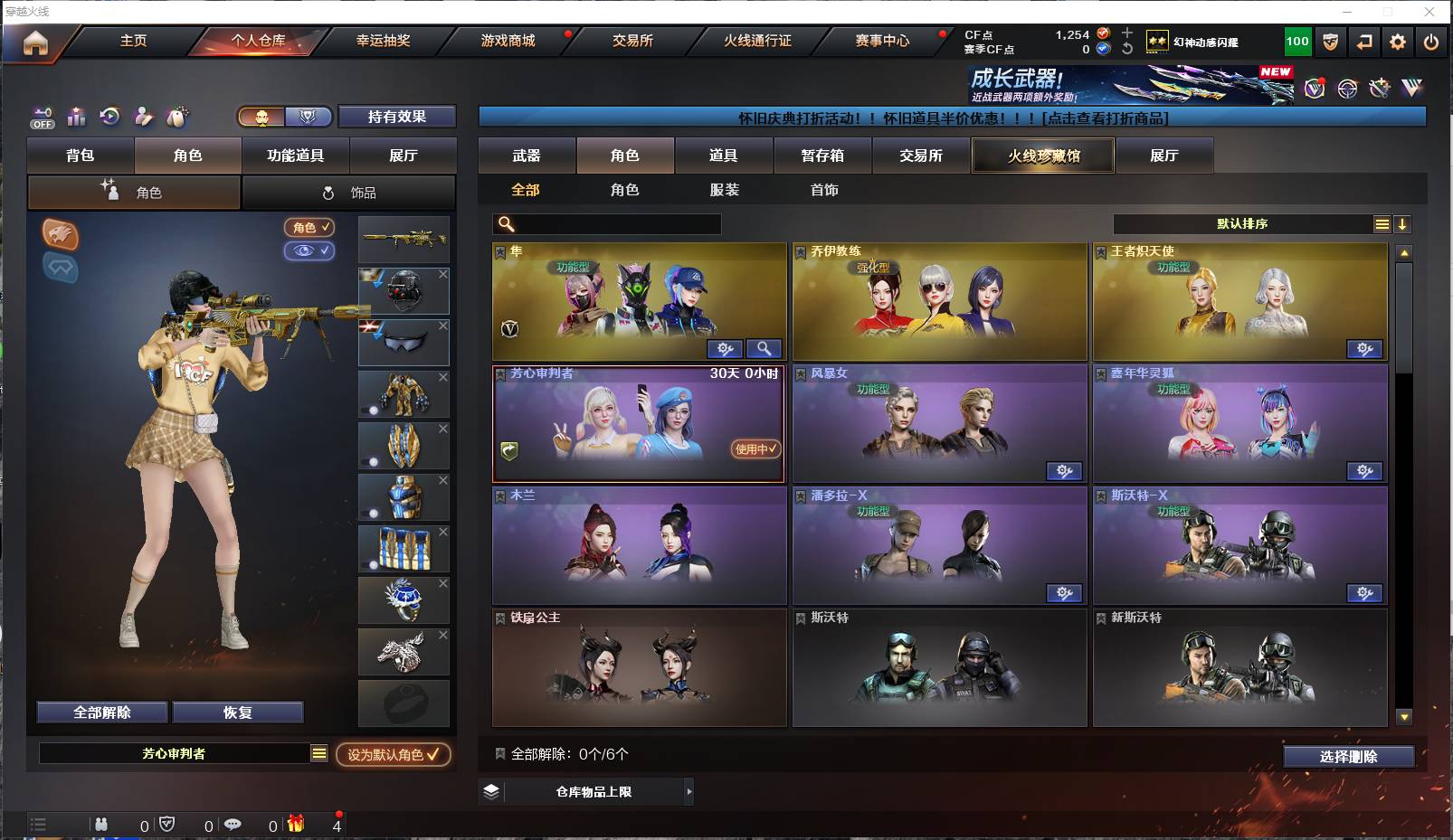Open the name list via the hamburger icon next to 芳心审判者

[318, 752]
